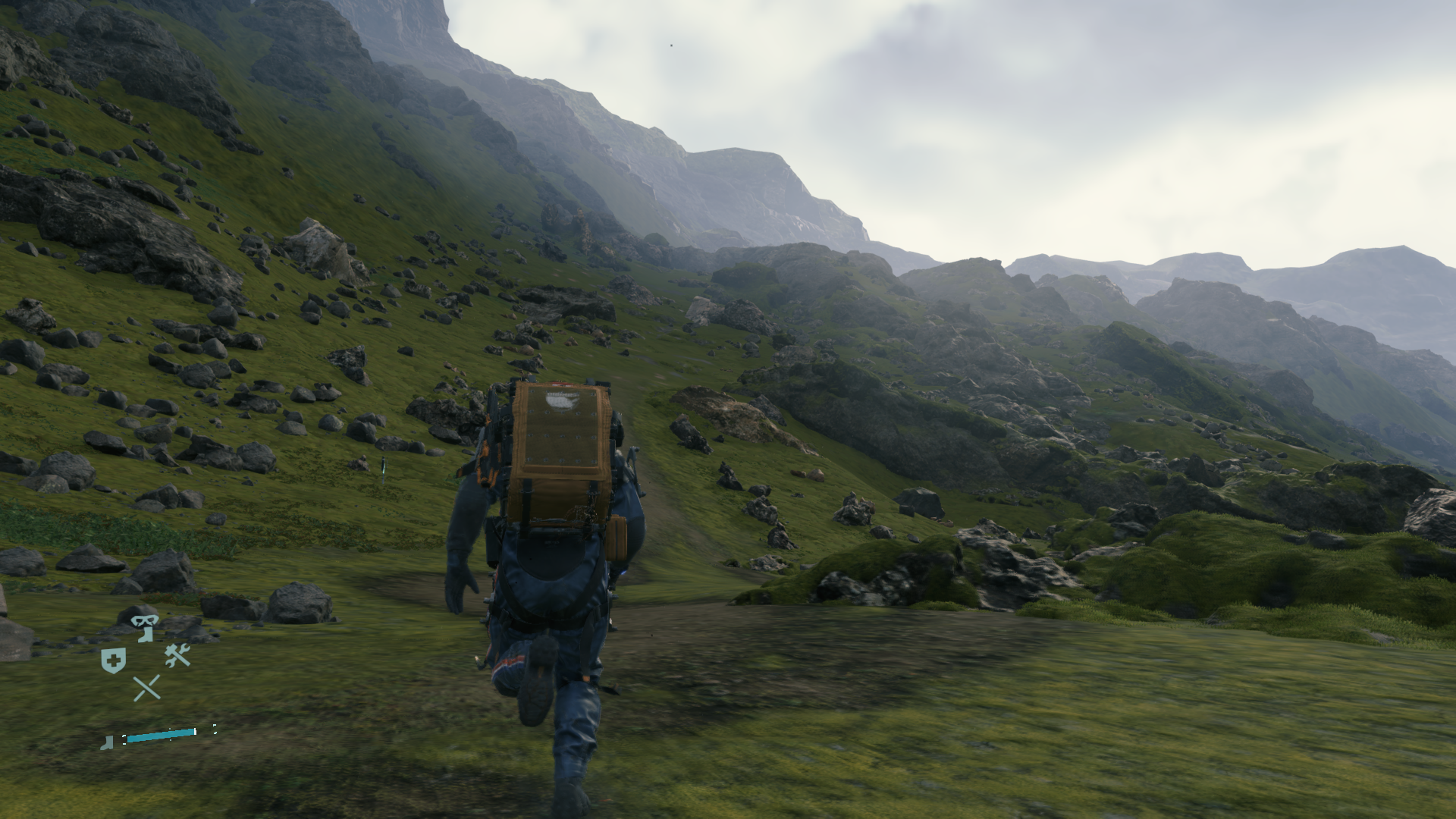
Task: Select the shield with cross icon
Action: pos(113,661)
